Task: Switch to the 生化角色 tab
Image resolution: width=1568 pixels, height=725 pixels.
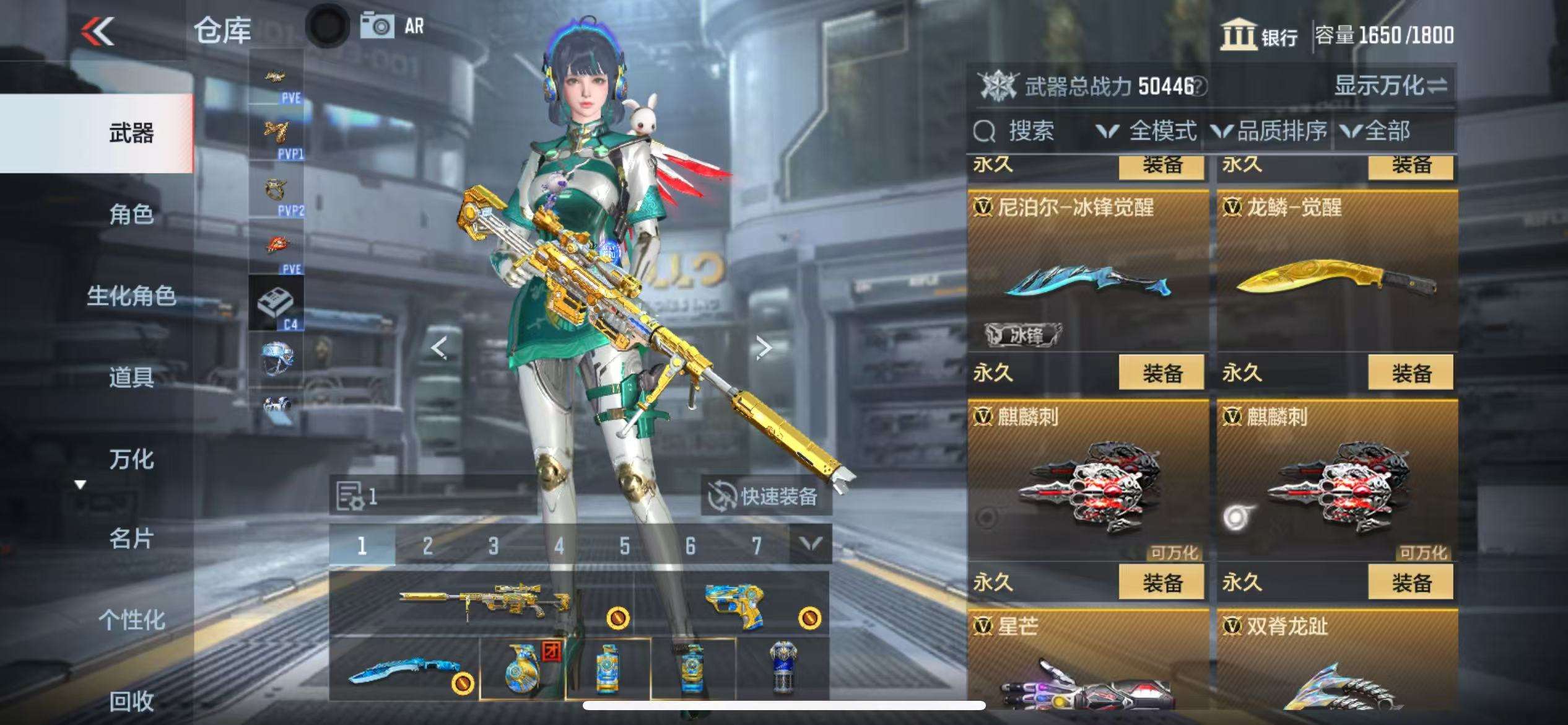Action: [x=131, y=296]
